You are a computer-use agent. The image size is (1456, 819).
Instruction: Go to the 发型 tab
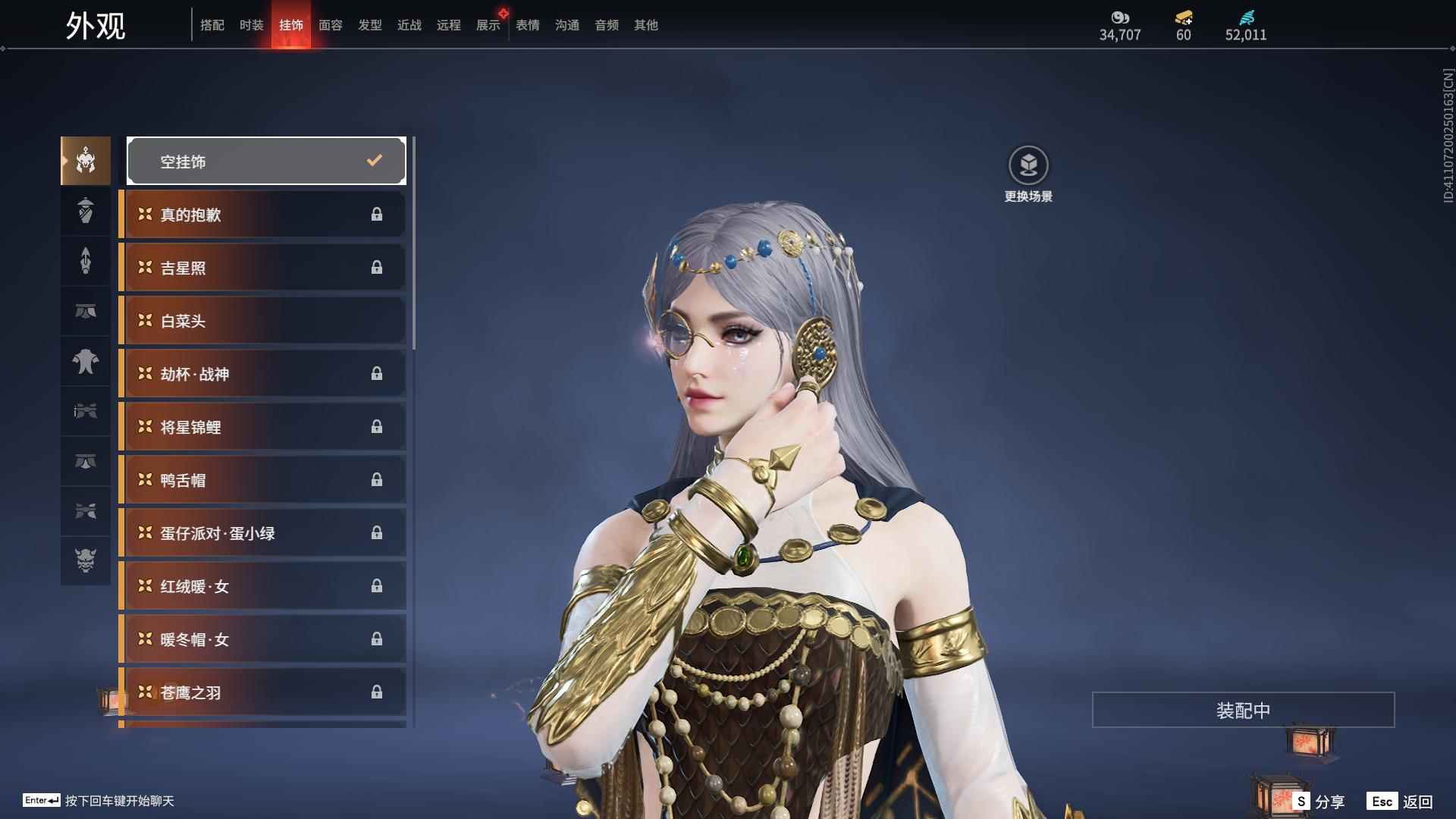tap(369, 25)
